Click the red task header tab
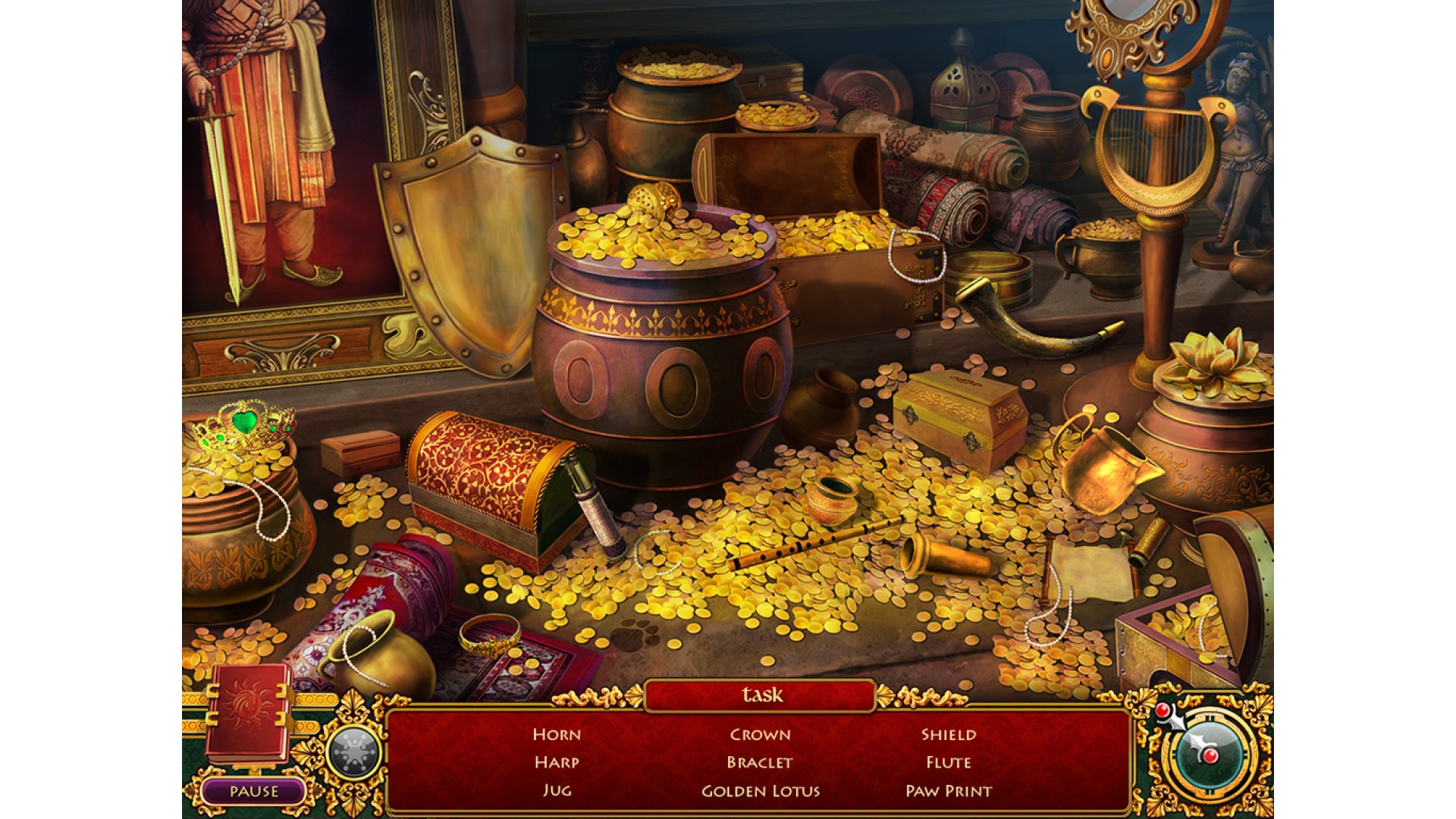This screenshot has width=1456, height=819. (x=761, y=695)
